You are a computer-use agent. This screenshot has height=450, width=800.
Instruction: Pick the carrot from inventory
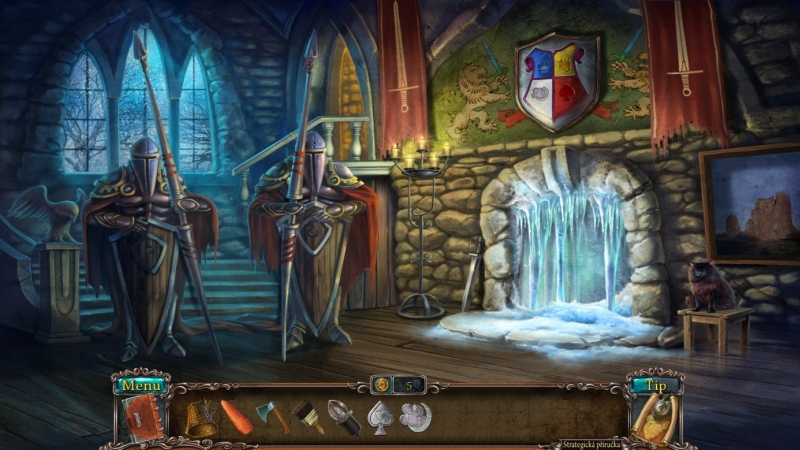[x=237, y=416]
